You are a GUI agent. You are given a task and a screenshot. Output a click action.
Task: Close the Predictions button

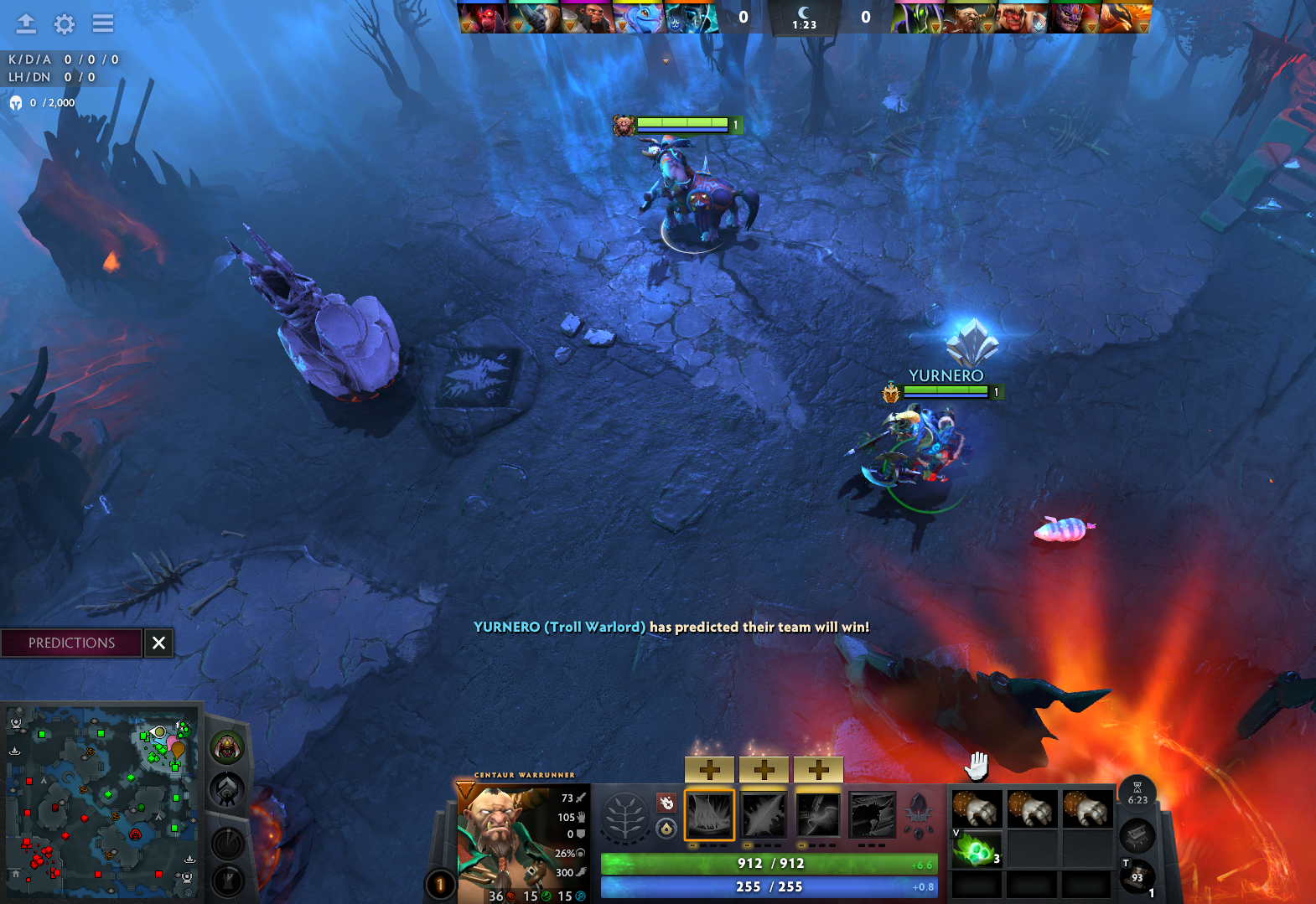(x=158, y=643)
